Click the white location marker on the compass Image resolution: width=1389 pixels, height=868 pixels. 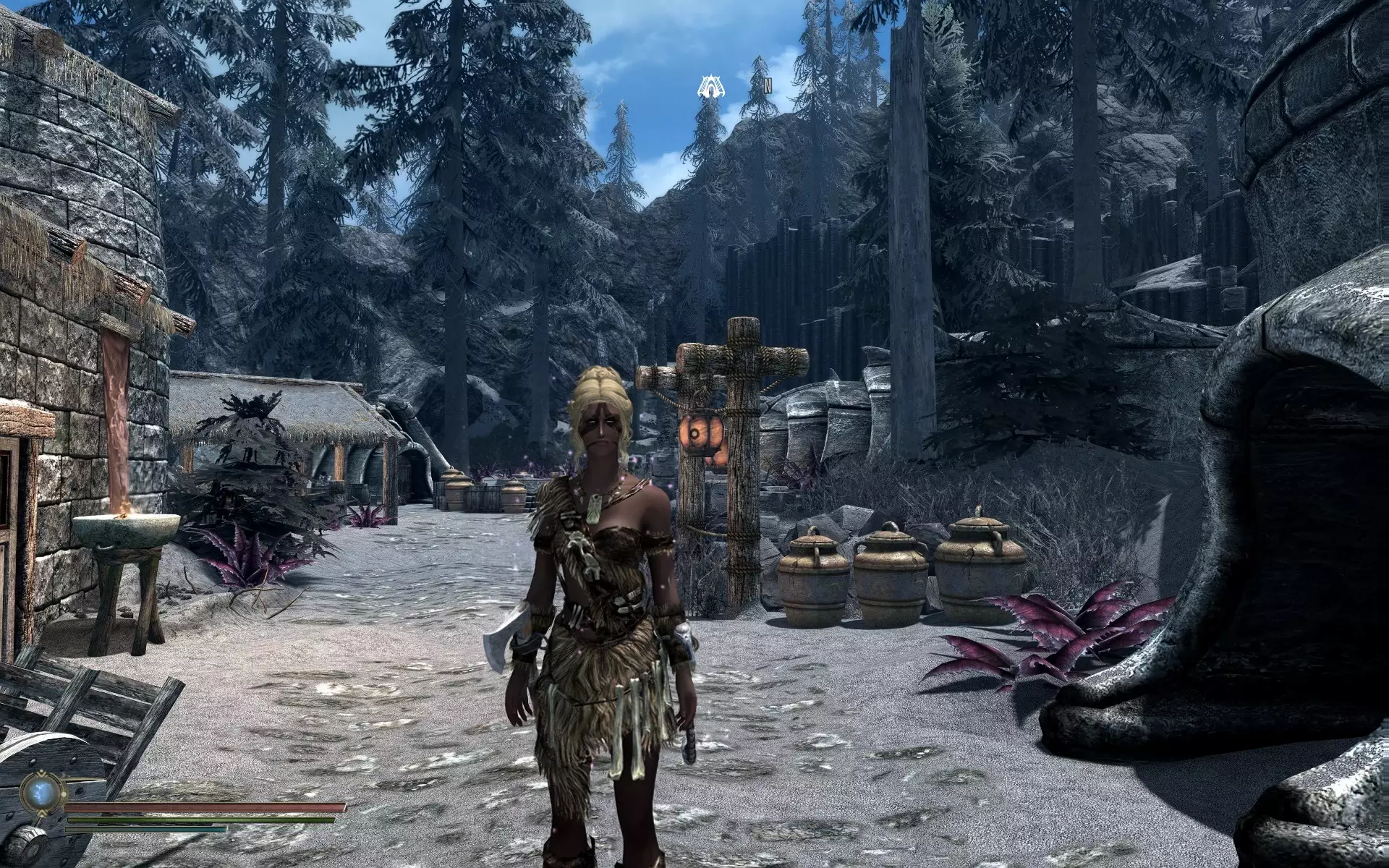pos(711,85)
